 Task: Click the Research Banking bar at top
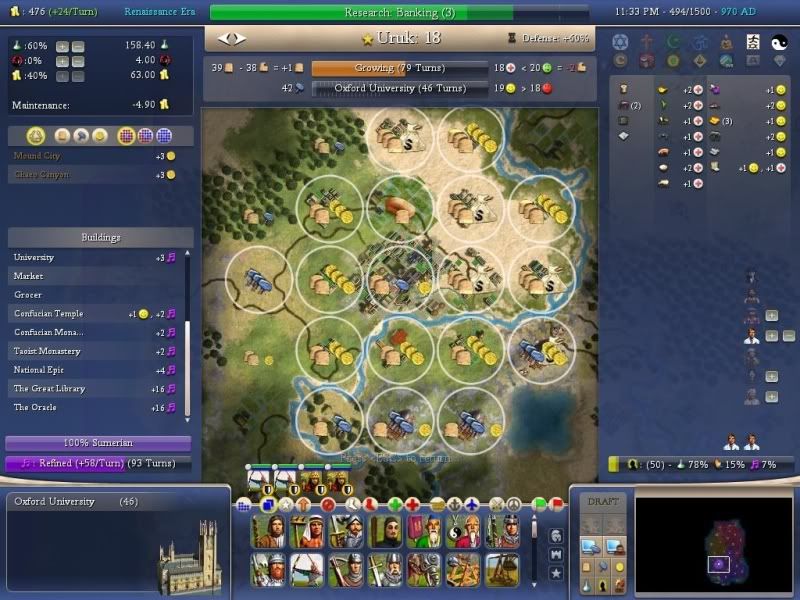click(398, 12)
